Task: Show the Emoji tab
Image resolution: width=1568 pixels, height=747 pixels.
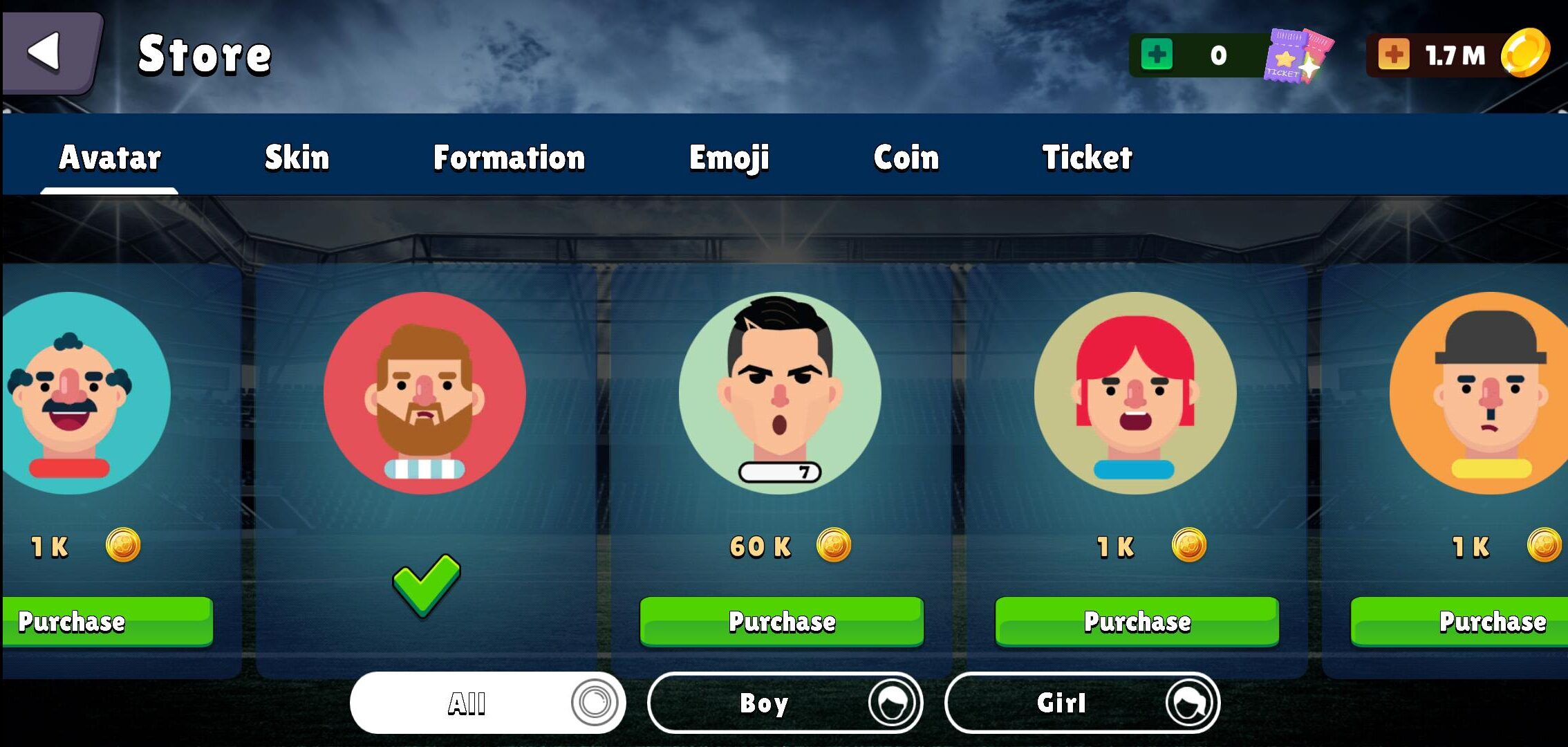Action: pos(729,158)
